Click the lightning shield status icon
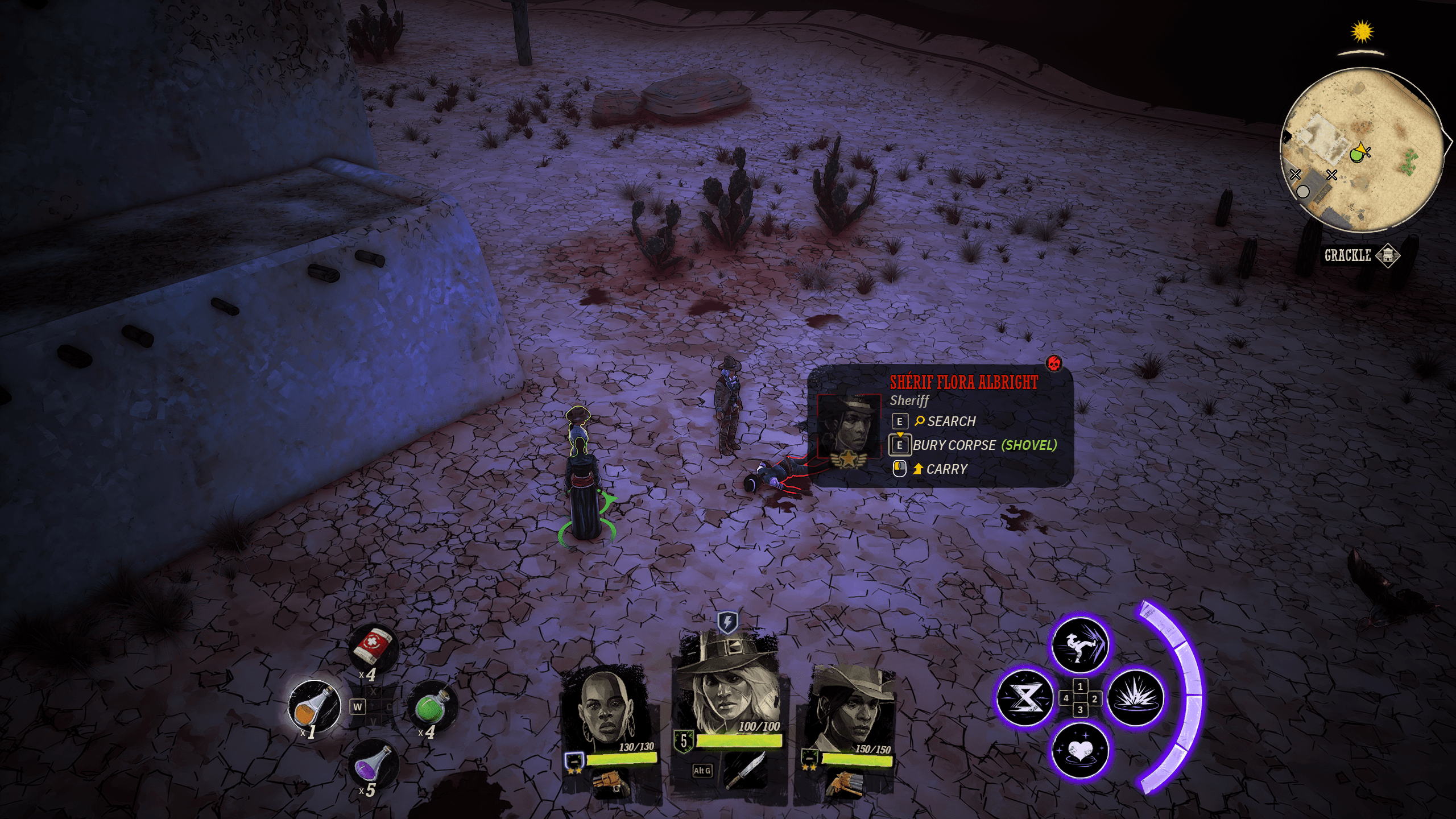The height and width of the screenshot is (819, 1456). tap(727, 622)
